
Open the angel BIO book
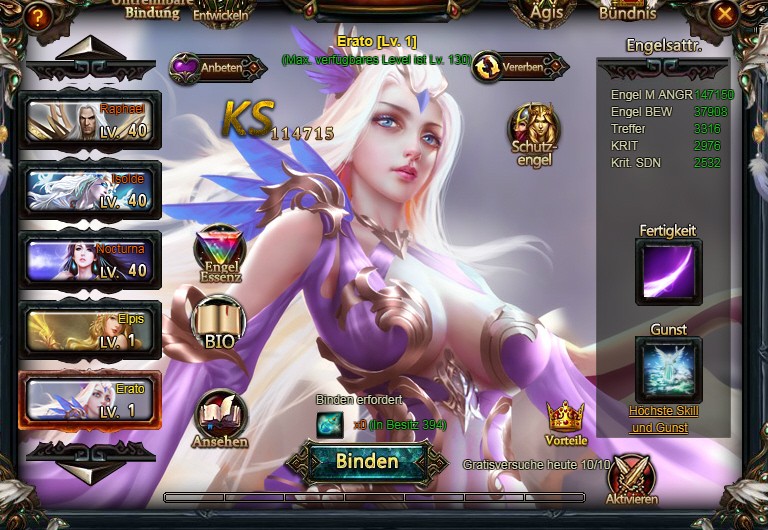tap(218, 322)
